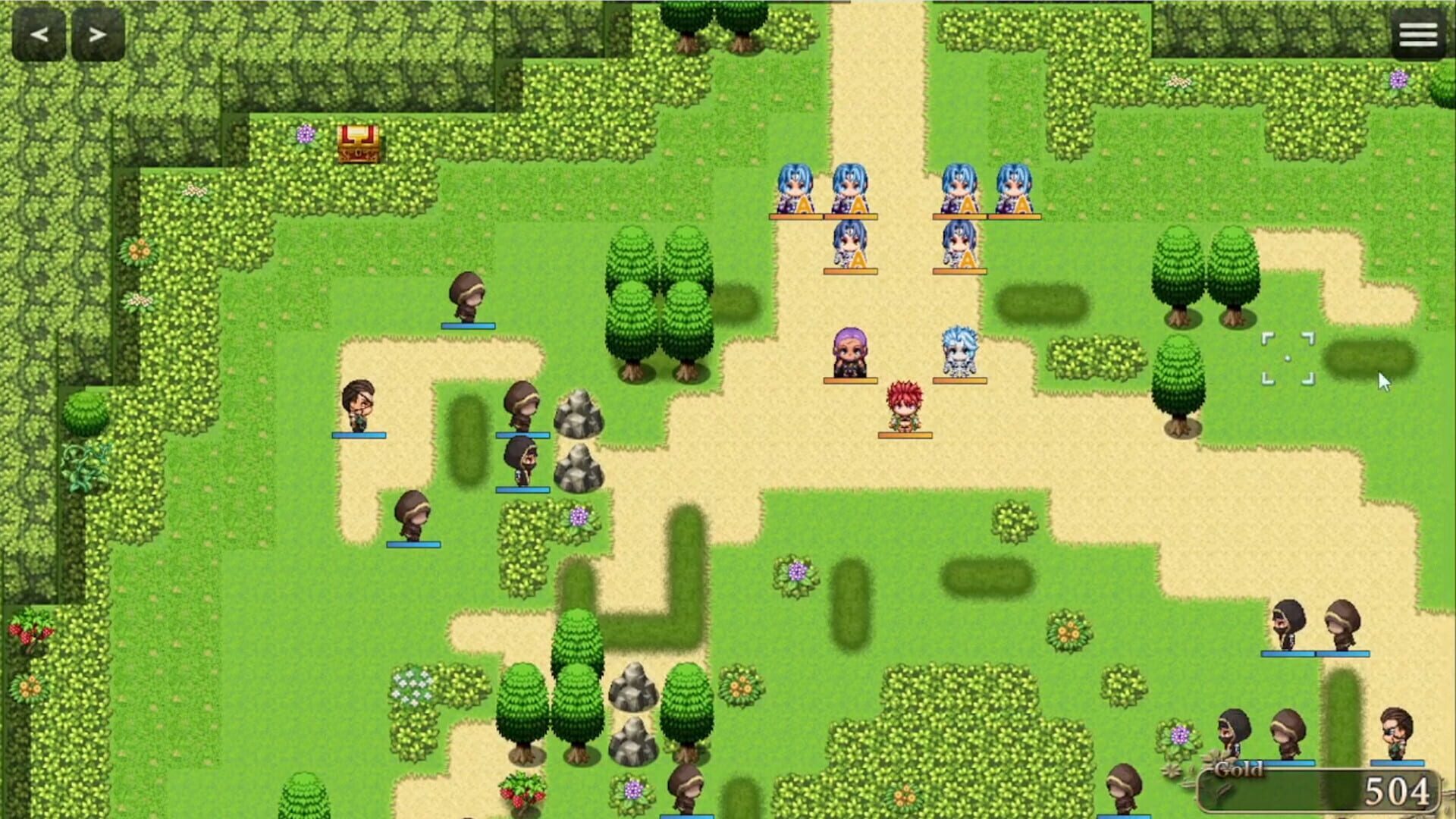Click a blue-haired soldier marked with A
Viewport: 1456px width, 819px height.
795,190
